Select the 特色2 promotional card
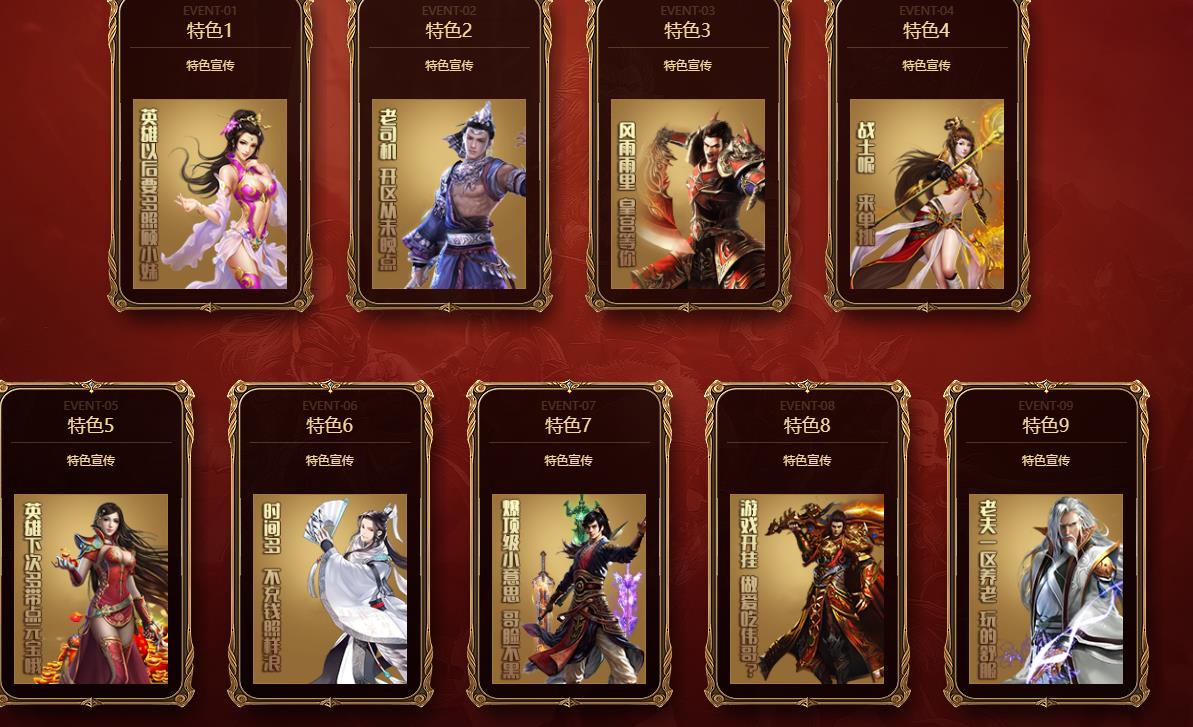This screenshot has width=1193, height=727. pyautogui.click(x=449, y=193)
